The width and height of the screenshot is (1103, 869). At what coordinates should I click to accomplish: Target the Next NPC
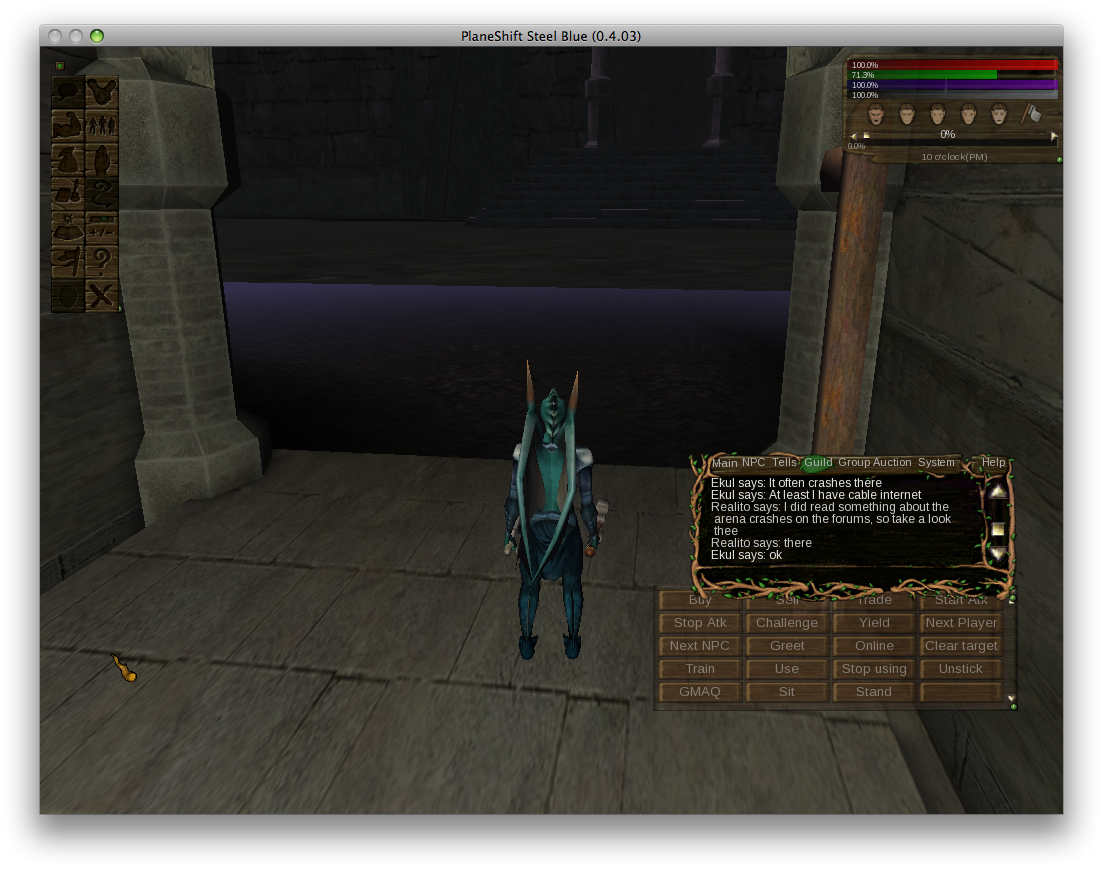click(700, 646)
